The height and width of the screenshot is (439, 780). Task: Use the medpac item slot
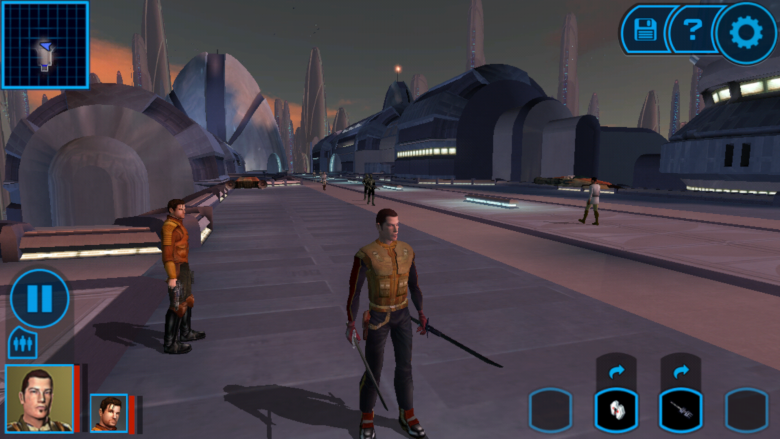pyautogui.click(x=616, y=410)
